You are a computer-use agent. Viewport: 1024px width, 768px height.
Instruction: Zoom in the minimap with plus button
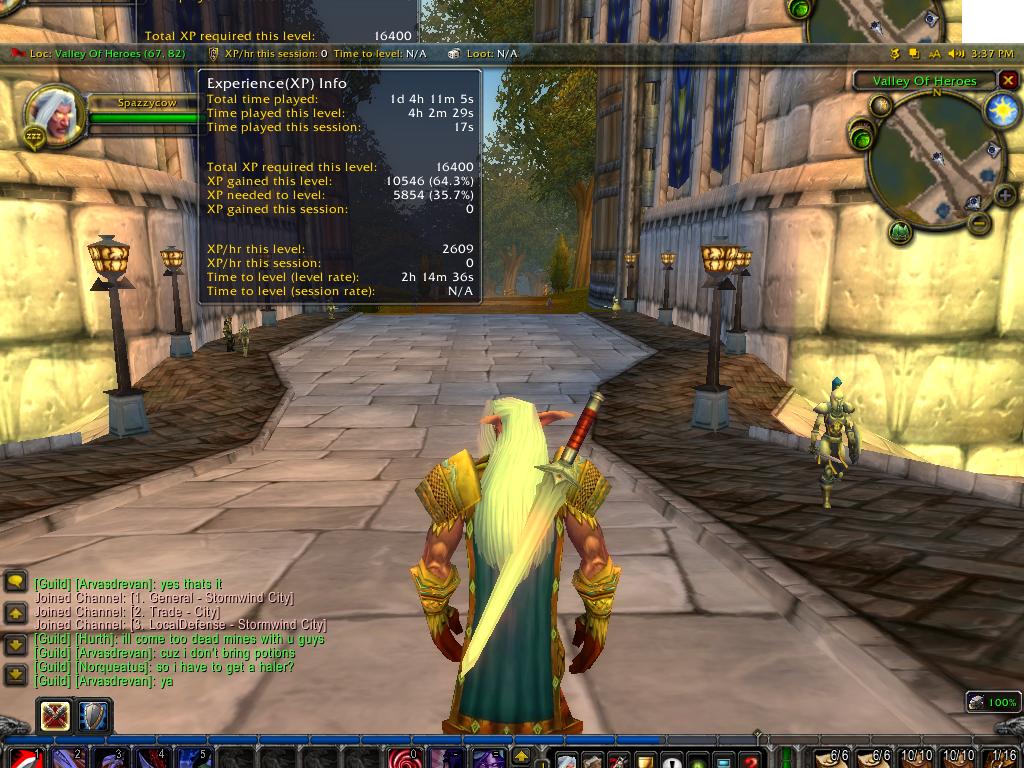1004,195
